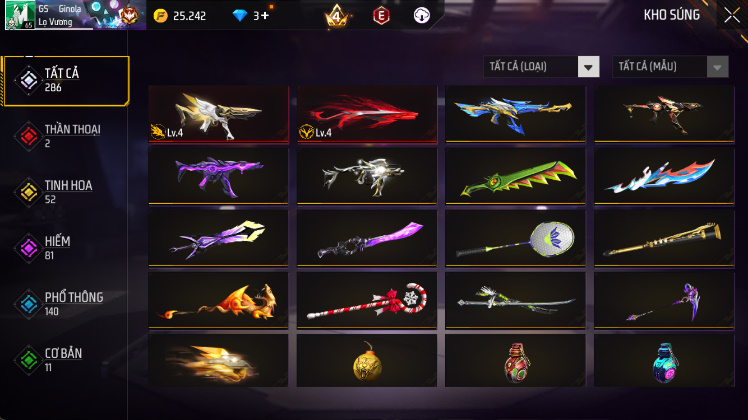The width and height of the screenshot is (748, 420).
Task: Select the badminton racket skin
Action: (x=515, y=238)
